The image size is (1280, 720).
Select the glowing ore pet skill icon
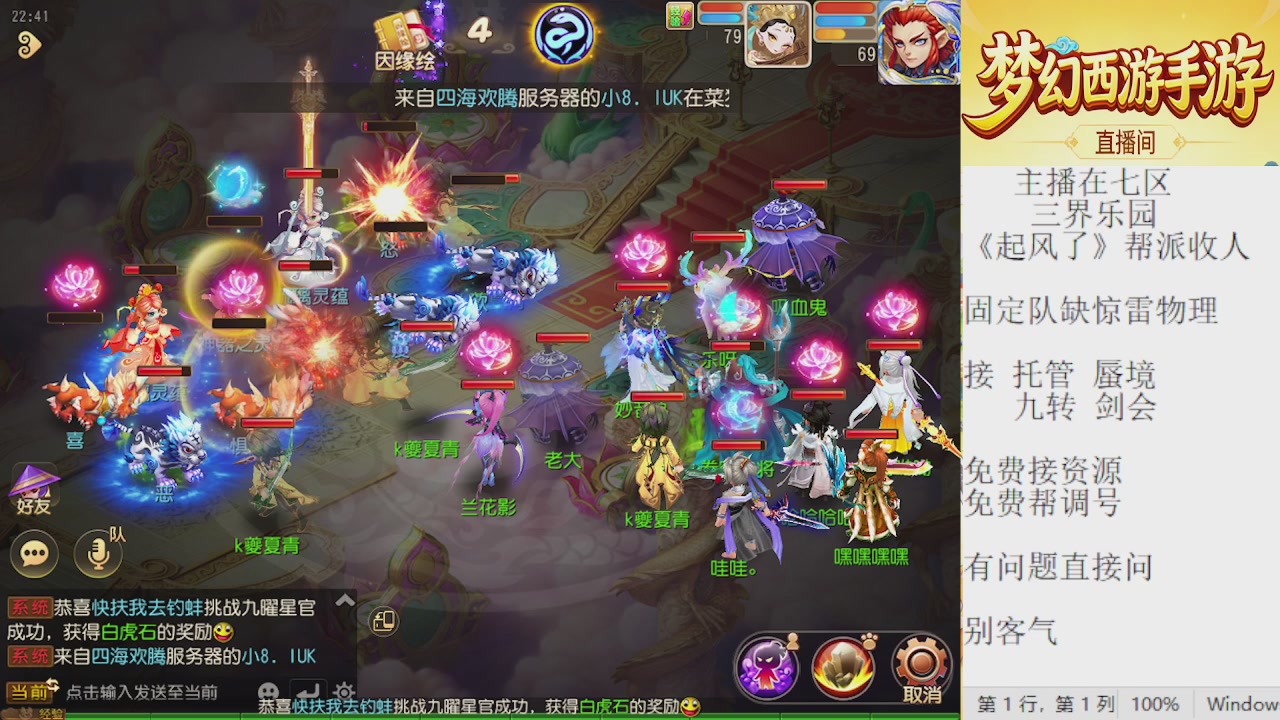tap(841, 663)
